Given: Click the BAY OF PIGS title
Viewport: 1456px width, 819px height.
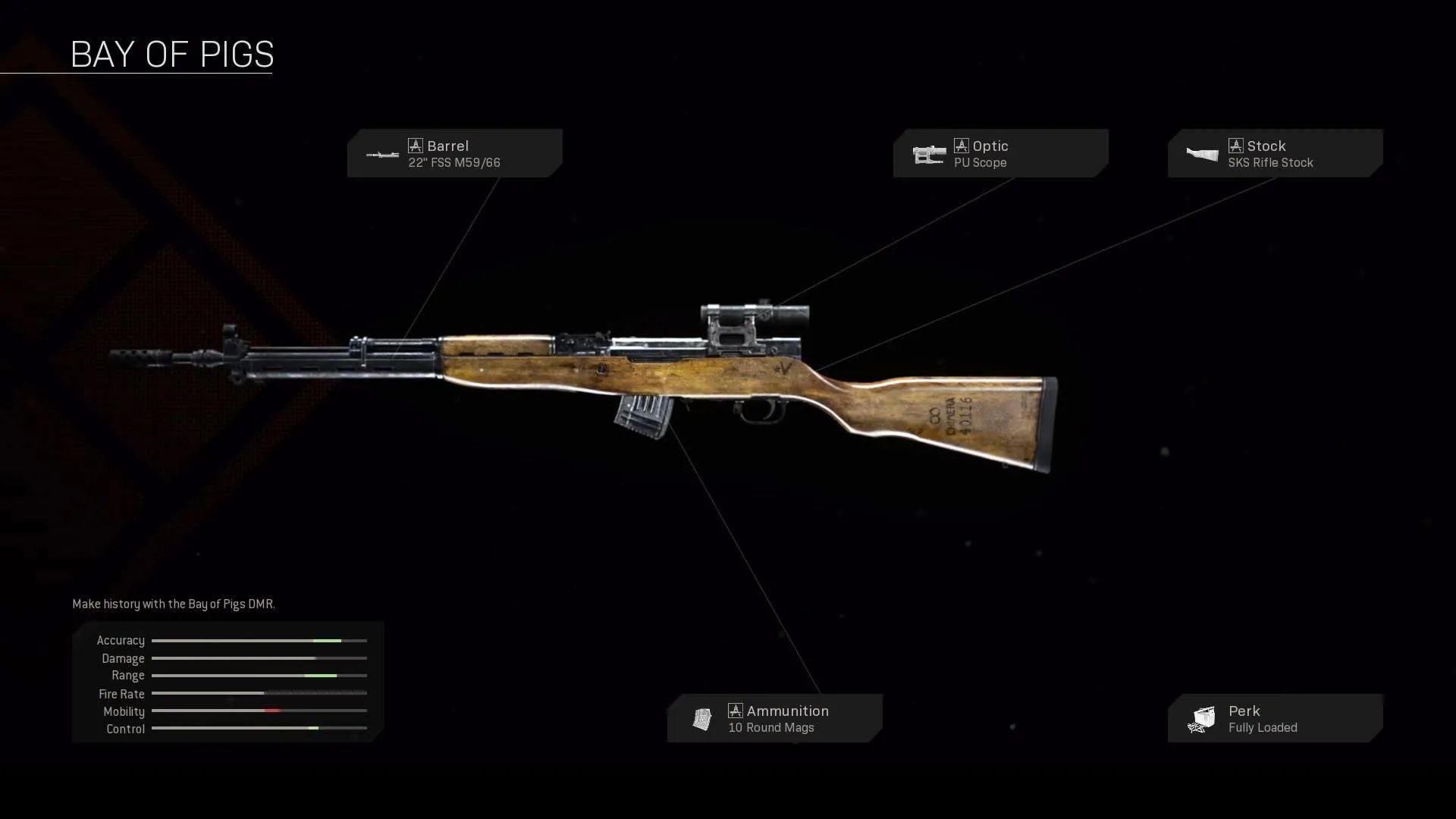Looking at the screenshot, I should [172, 54].
